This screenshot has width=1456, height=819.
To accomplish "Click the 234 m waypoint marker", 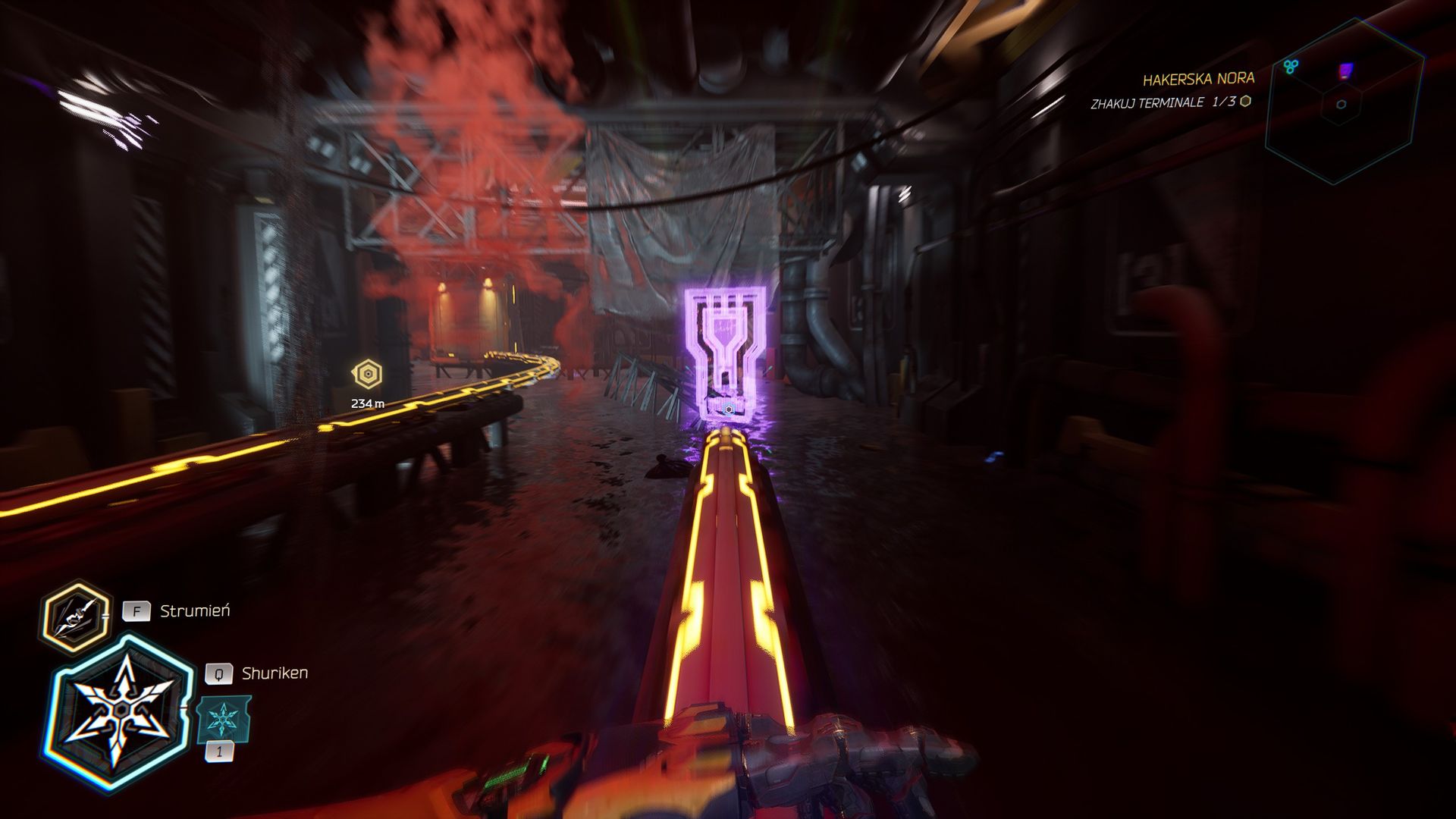I will pyautogui.click(x=368, y=375).
